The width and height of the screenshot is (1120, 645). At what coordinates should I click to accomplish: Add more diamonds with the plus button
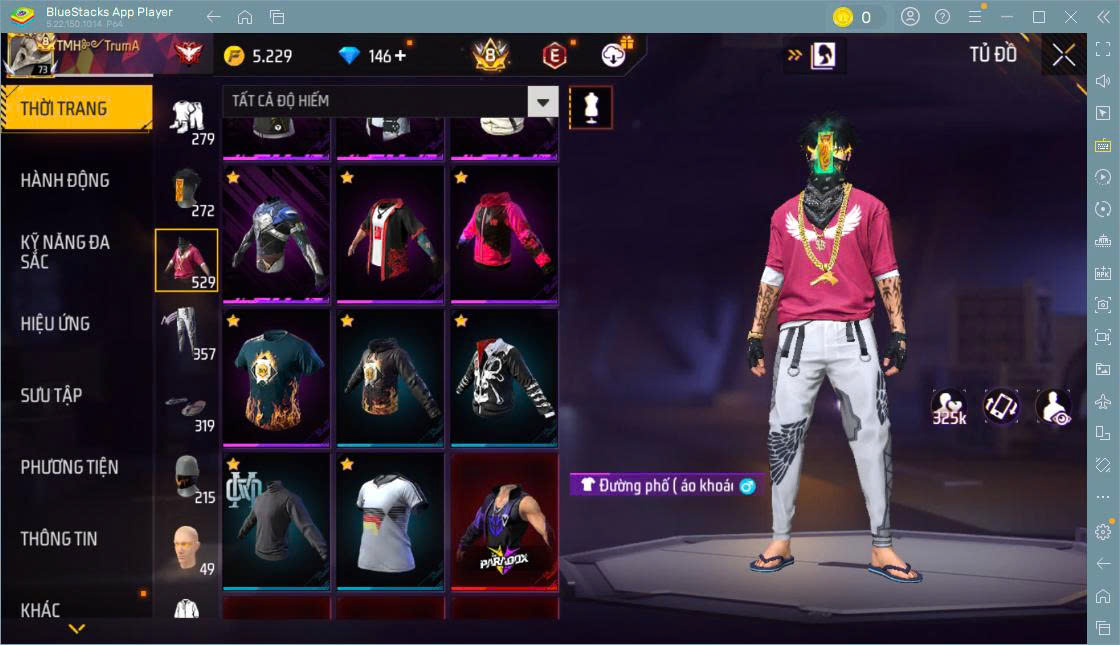401,55
